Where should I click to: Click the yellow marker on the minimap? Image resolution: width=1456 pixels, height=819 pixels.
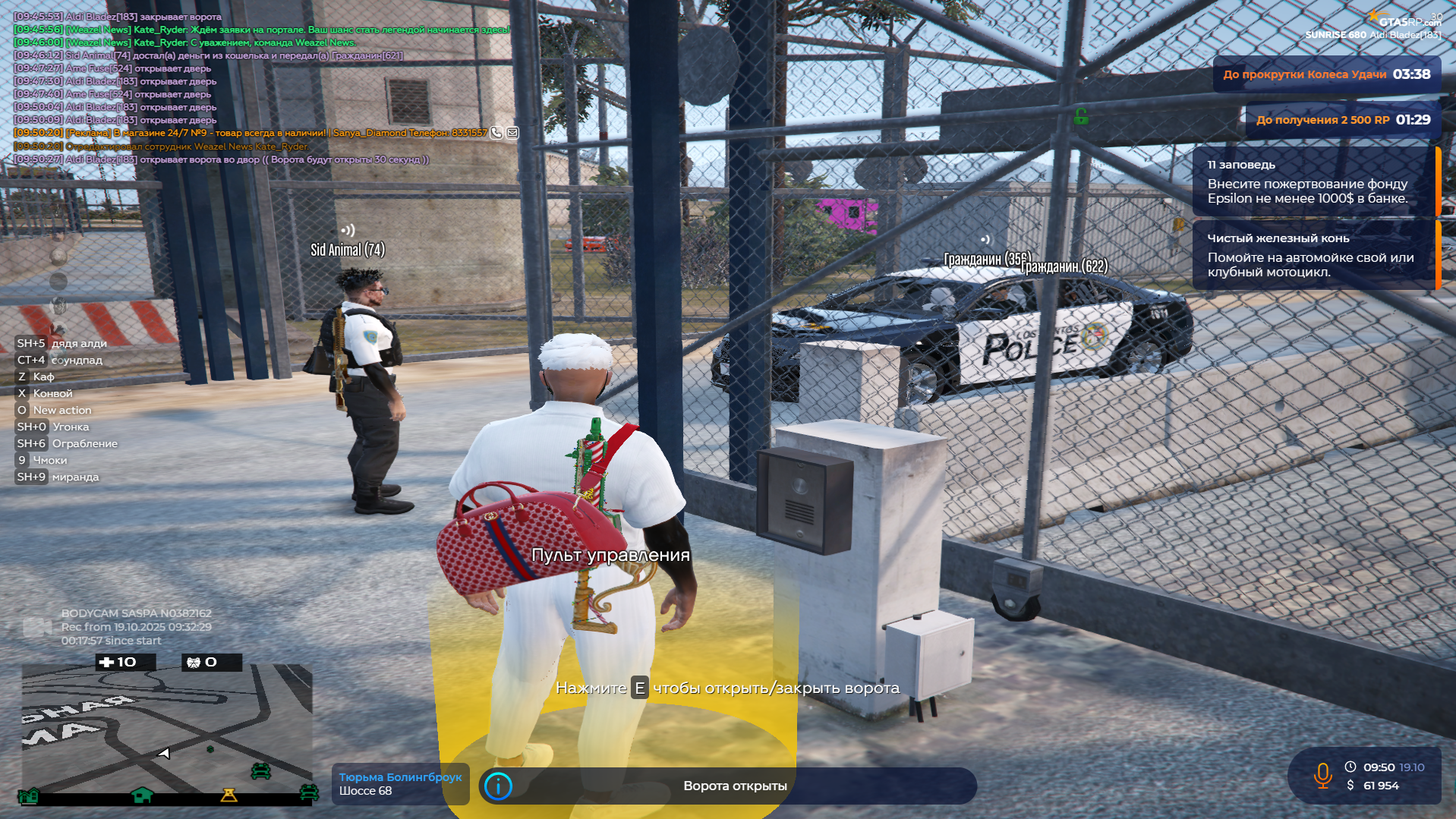point(228,795)
